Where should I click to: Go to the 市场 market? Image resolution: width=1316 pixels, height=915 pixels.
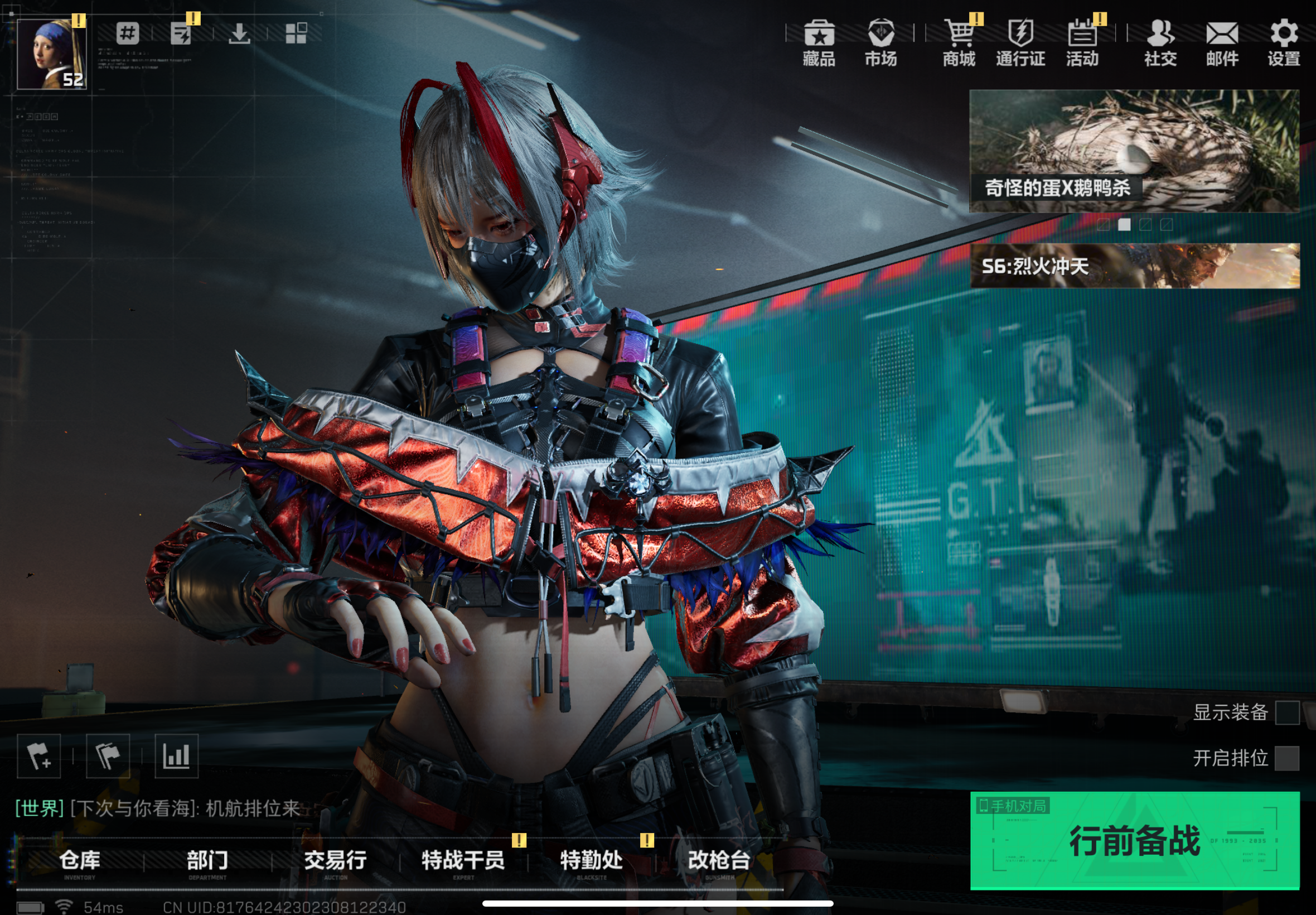coord(880,42)
